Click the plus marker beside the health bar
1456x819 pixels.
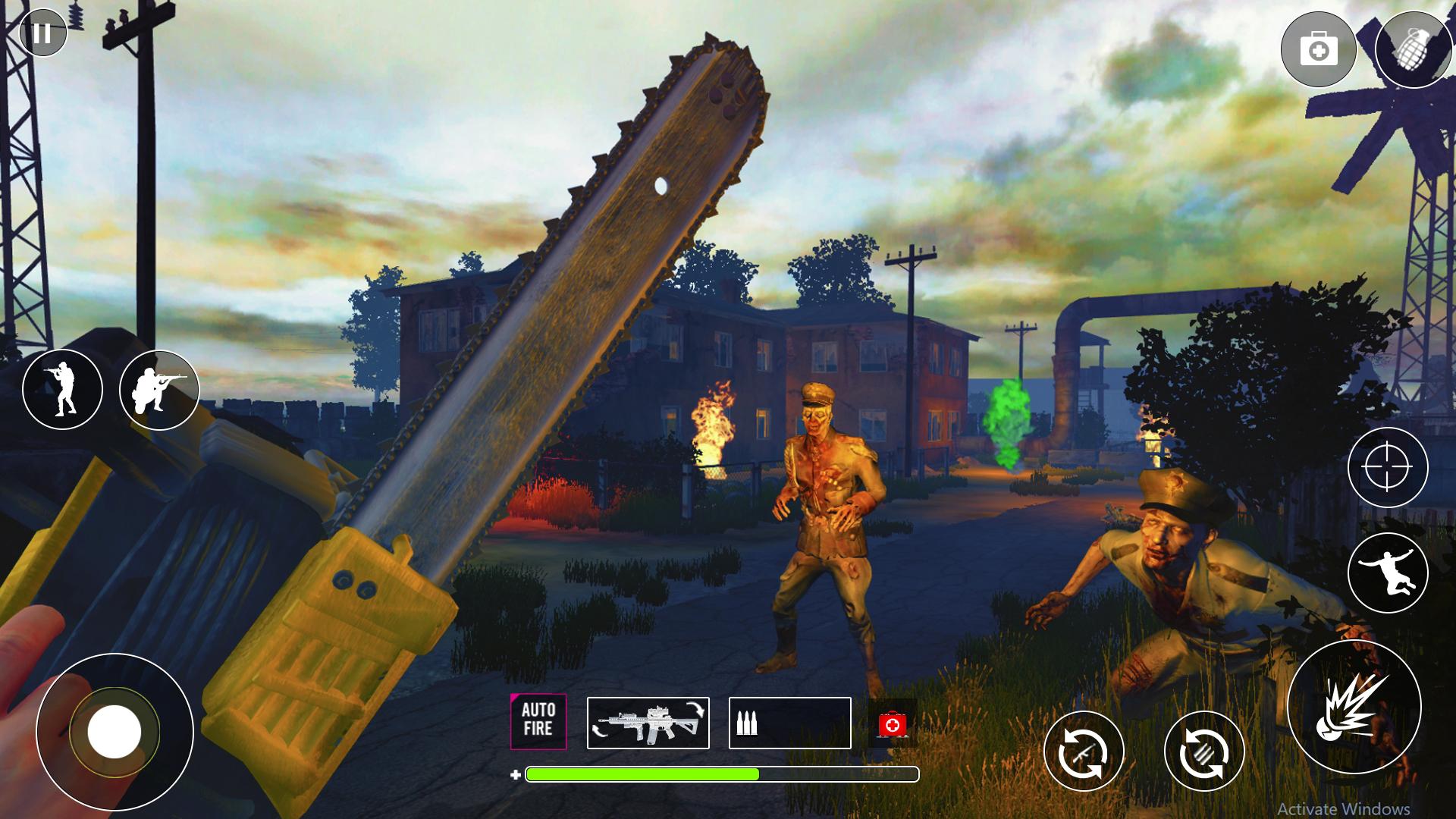click(x=515, y=774)
